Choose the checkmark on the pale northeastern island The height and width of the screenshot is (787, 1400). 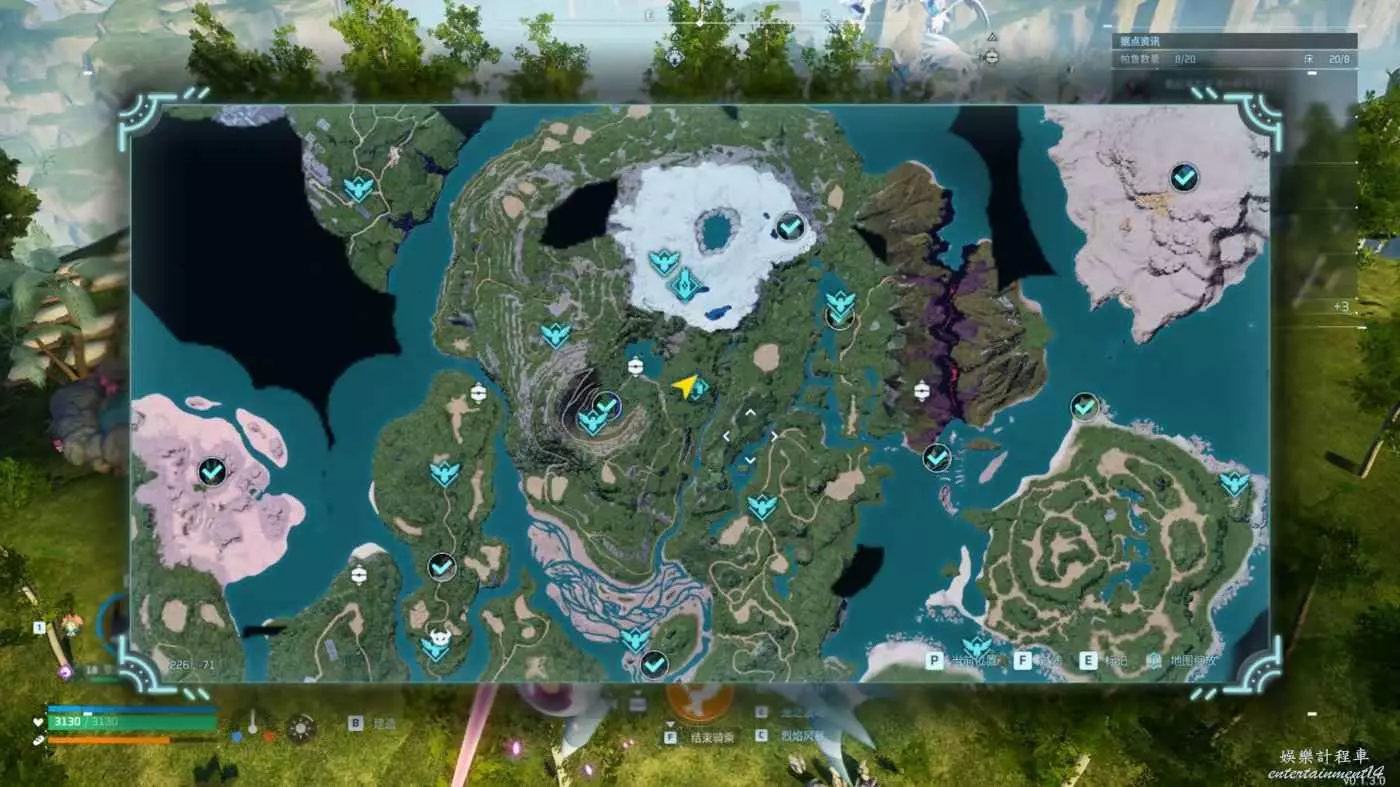1184,178
